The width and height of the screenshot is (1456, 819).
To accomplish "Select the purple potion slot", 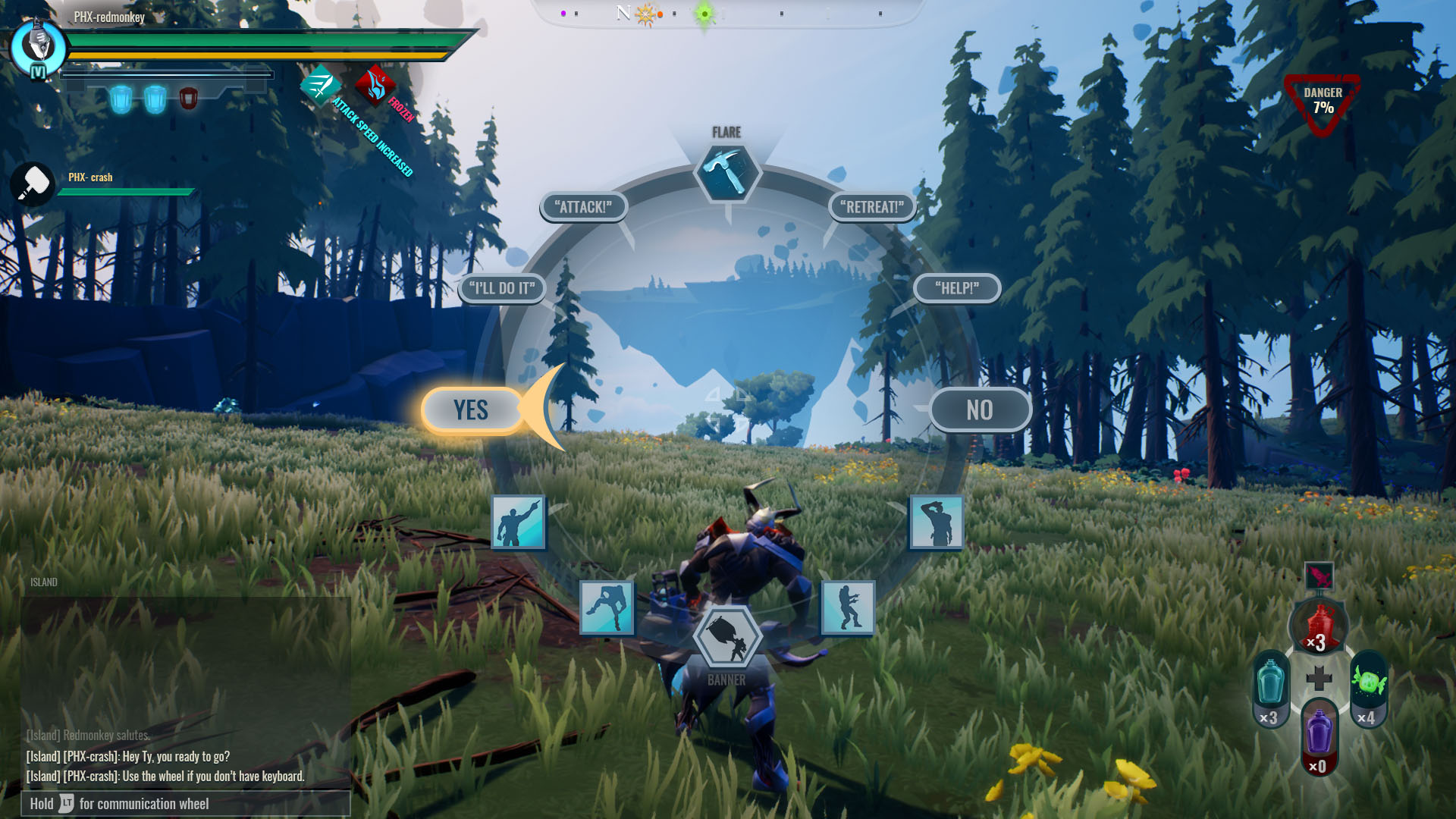I will coord(1319,737).
